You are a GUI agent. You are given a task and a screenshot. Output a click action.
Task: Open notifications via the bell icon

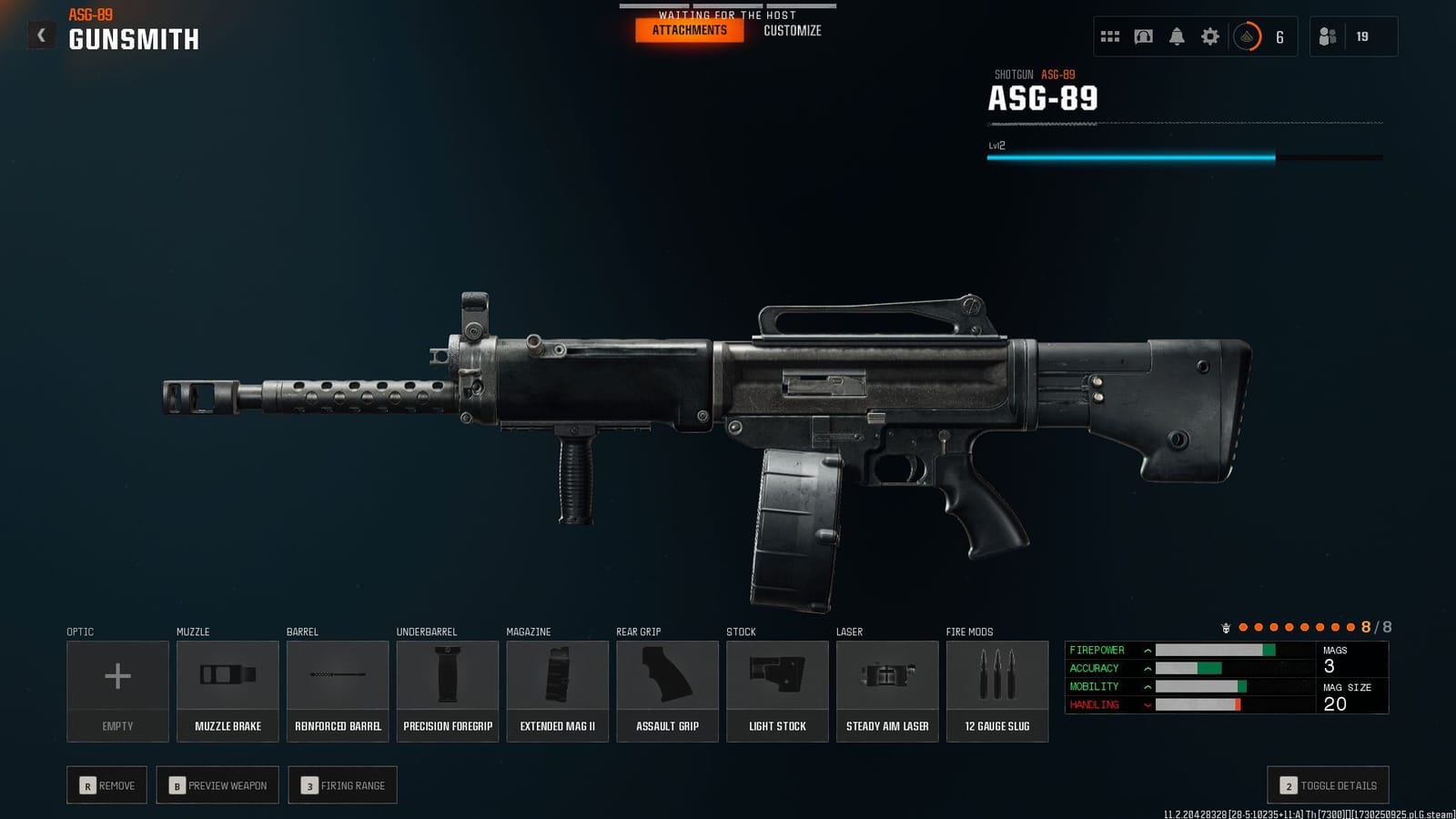1177,36
